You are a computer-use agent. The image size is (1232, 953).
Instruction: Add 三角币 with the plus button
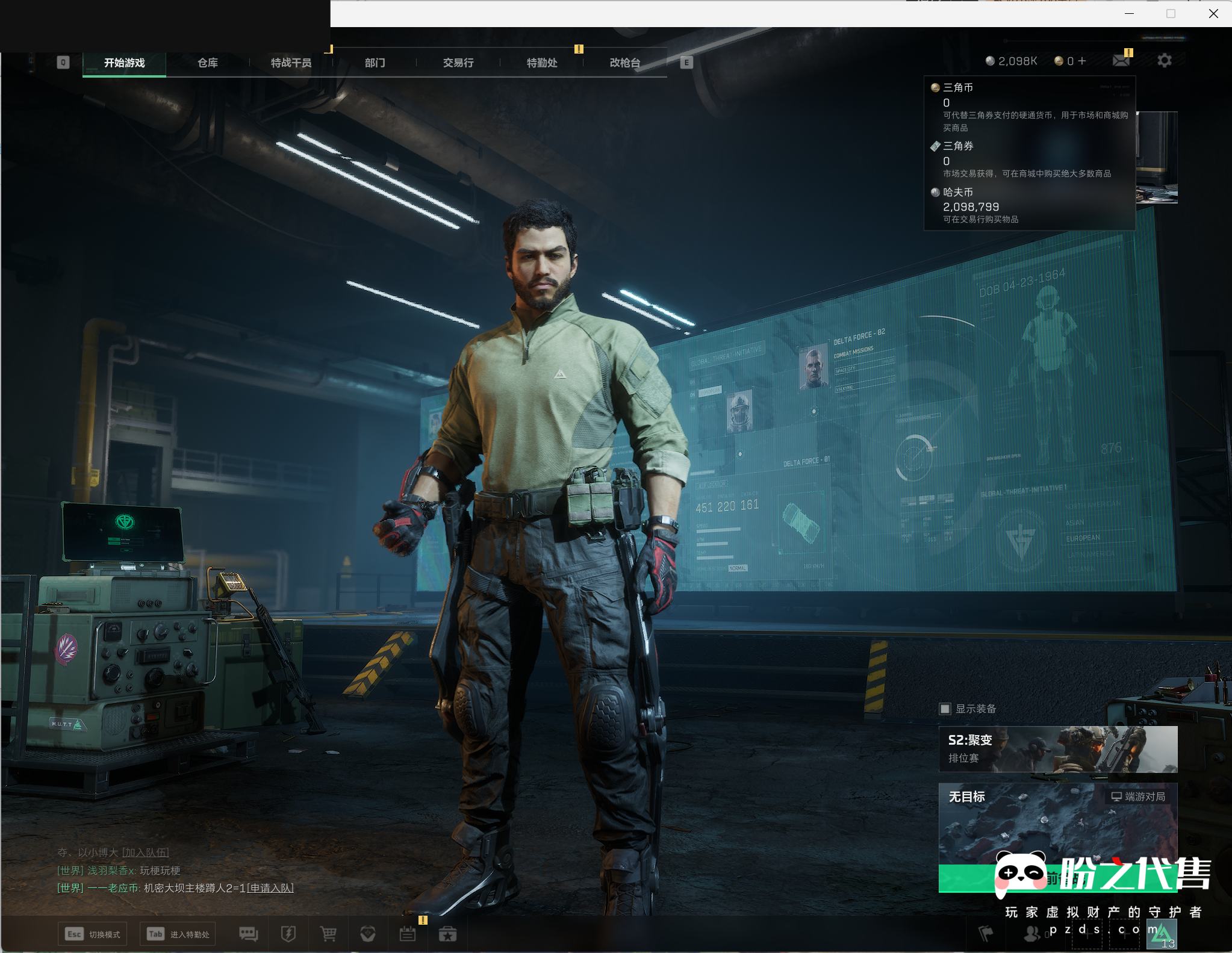[x=1082, y=61]
